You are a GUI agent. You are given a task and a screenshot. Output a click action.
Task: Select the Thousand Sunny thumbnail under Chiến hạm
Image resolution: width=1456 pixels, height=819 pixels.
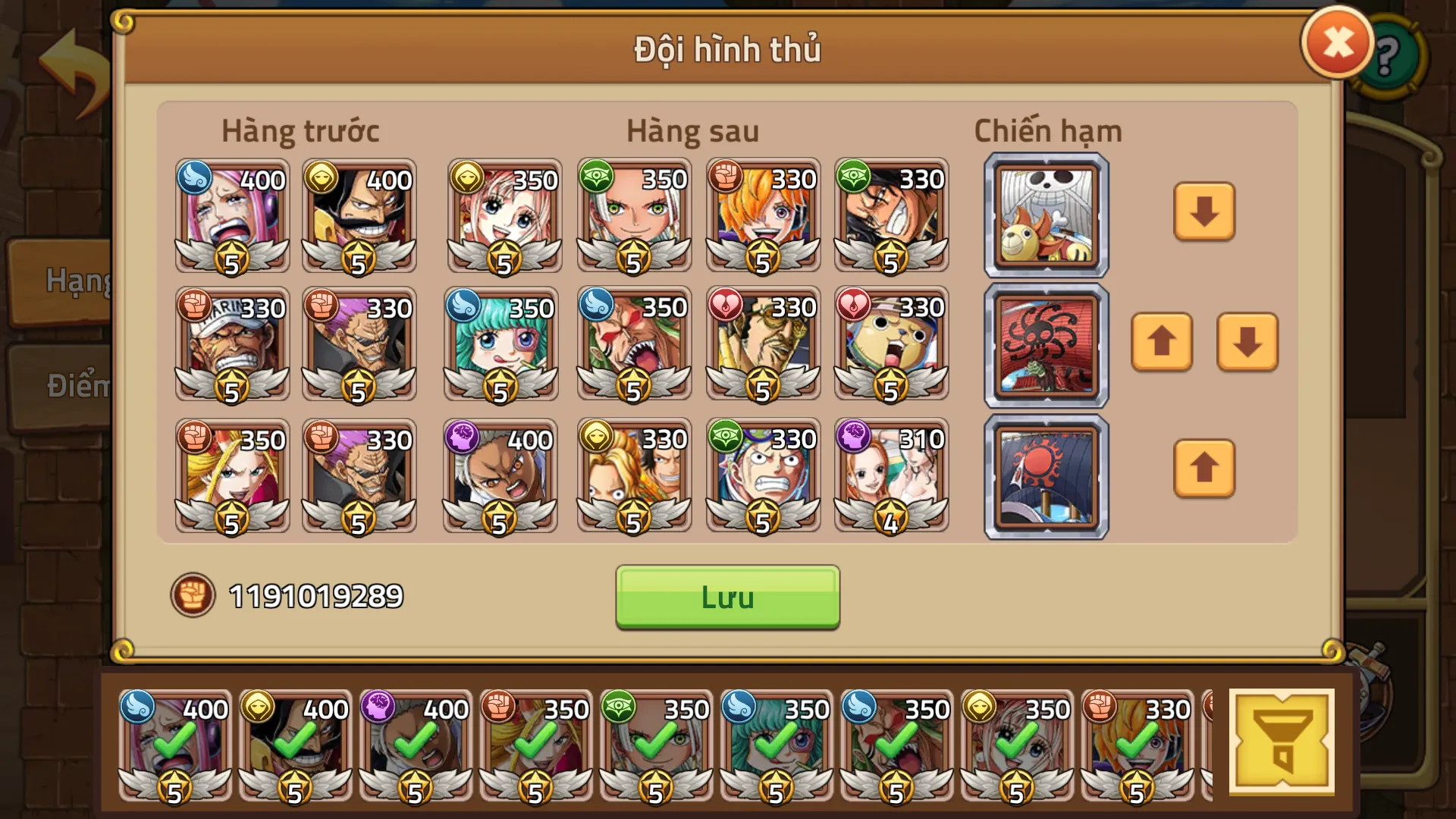coord(1045,215)
